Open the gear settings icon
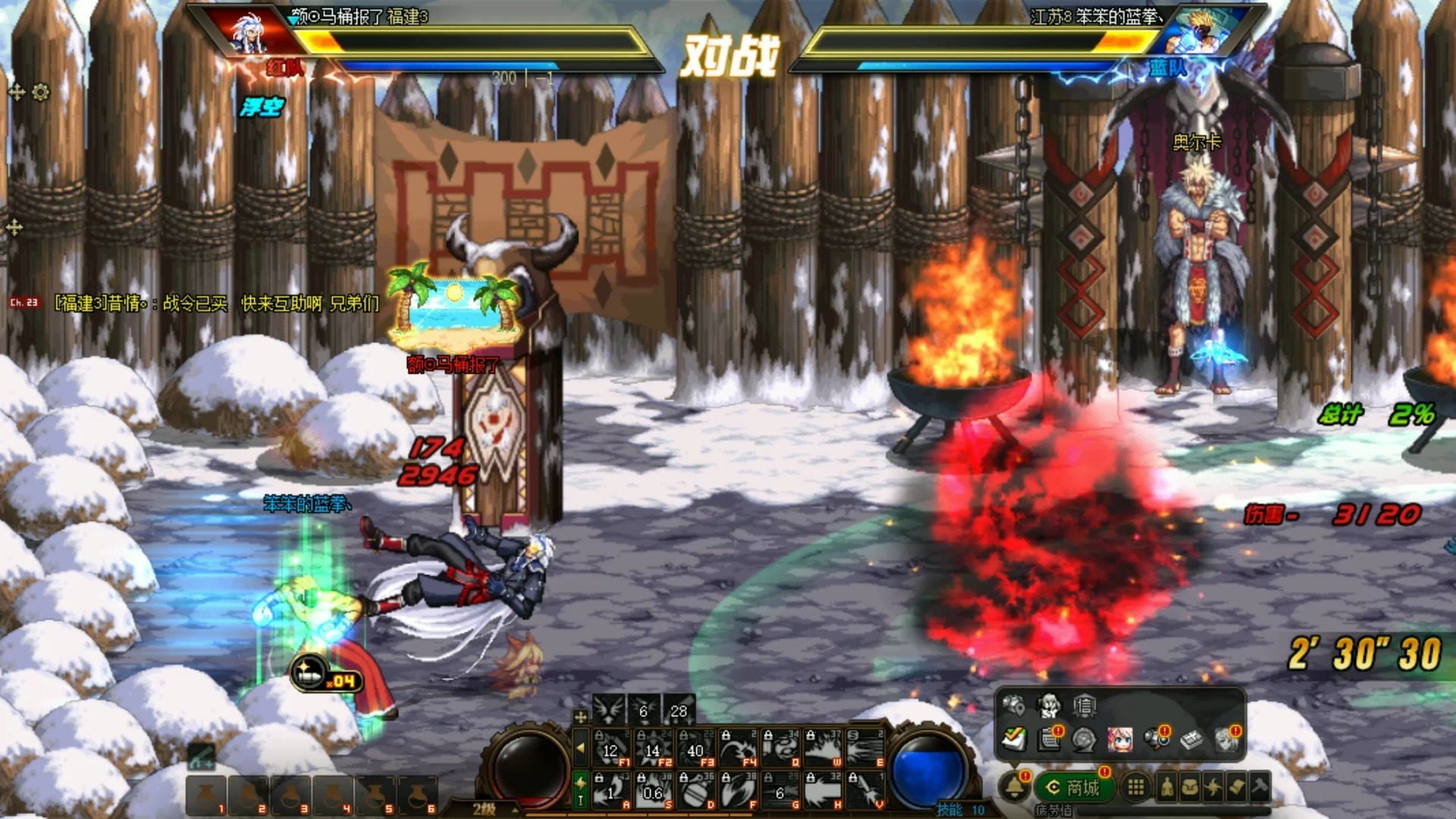1456x819 pixels. point(41,93)
